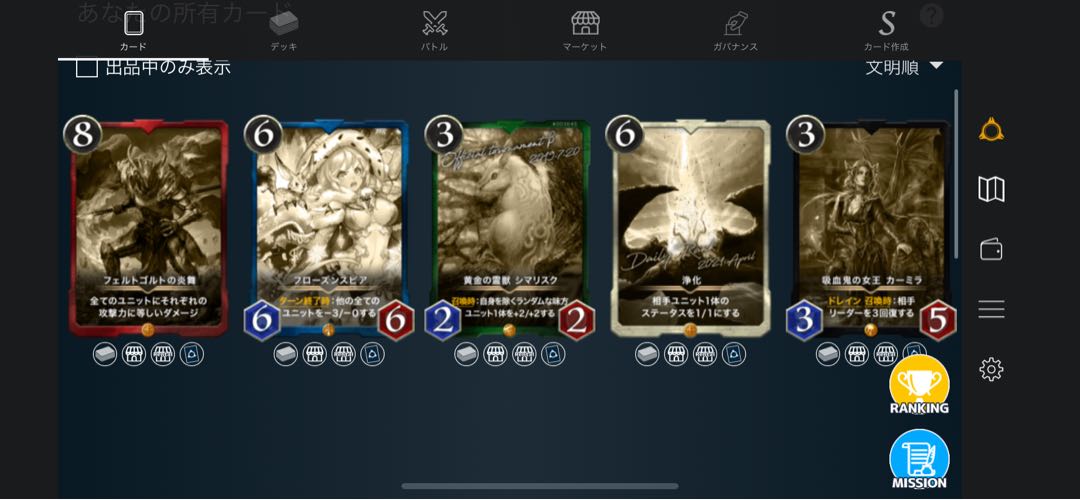Open the RANKING trophy button

pos(919,385)
